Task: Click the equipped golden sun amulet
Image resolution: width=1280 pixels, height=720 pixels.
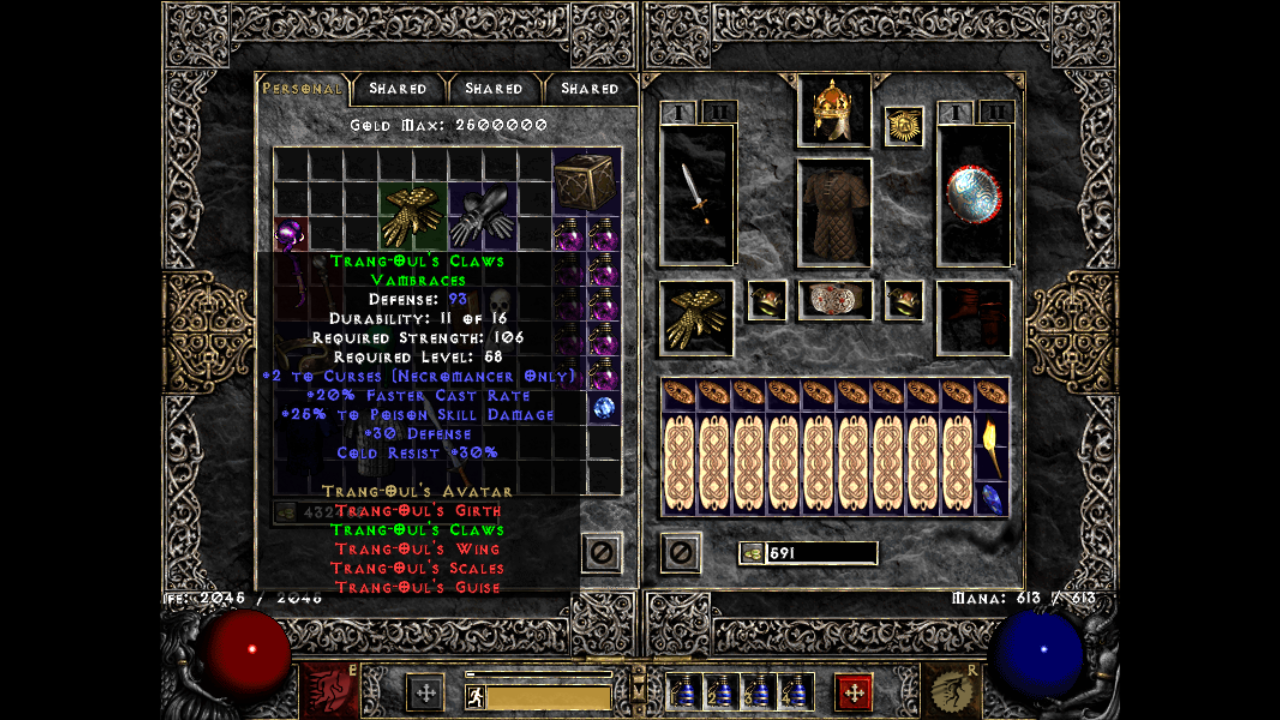Action: click(905, 128)
